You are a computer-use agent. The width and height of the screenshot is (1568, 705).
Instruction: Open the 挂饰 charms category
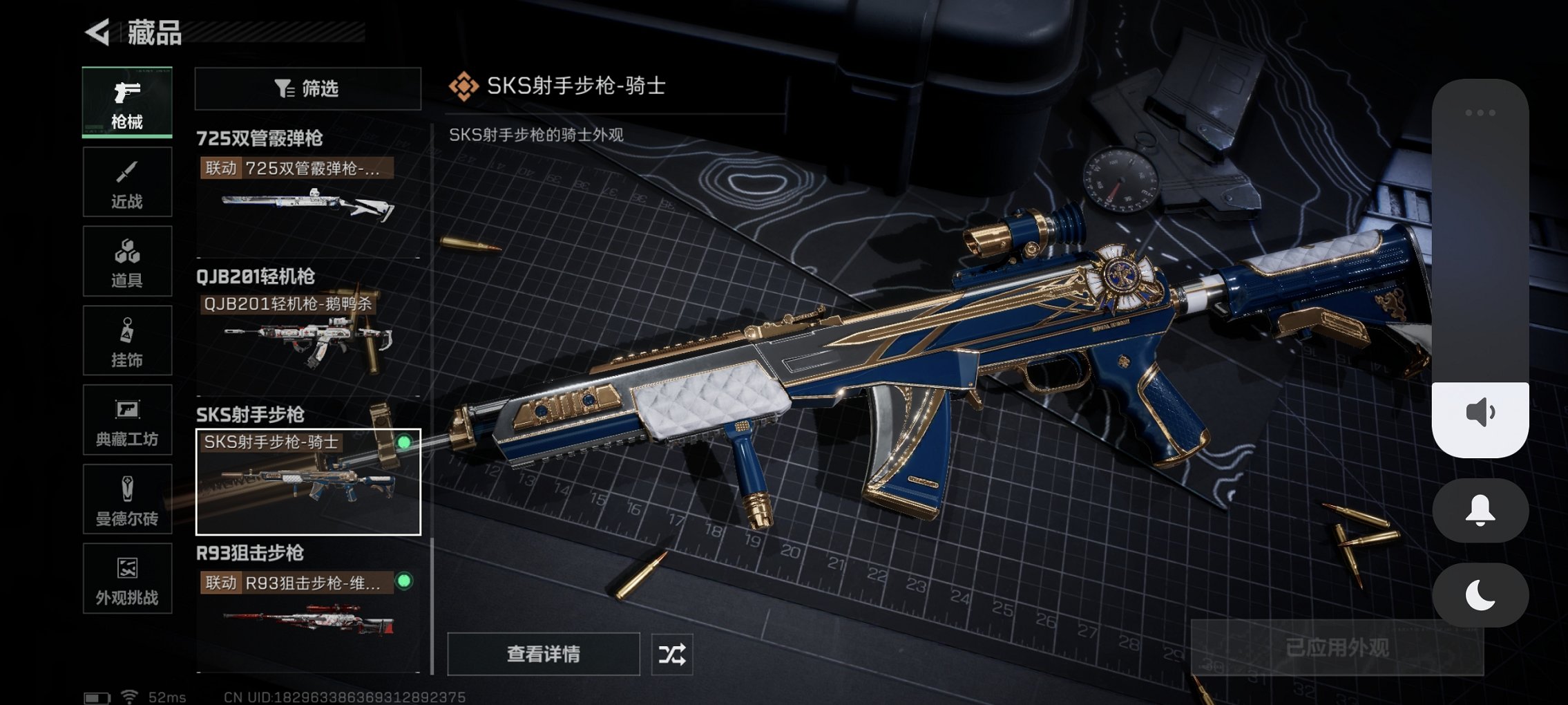coord(127,340)
